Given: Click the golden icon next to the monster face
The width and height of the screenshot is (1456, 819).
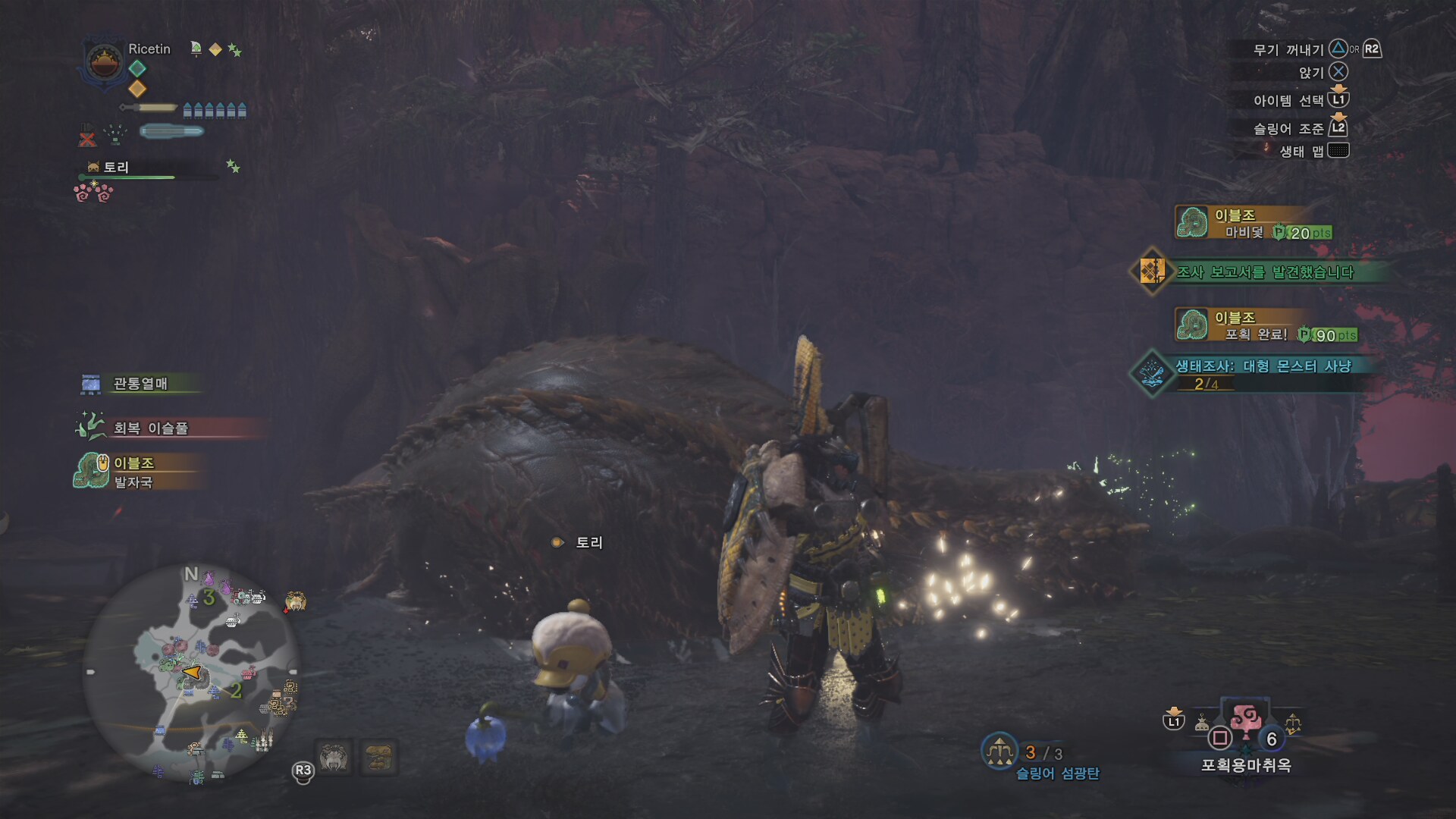Looking at the screenshot, I should [378, 757].
